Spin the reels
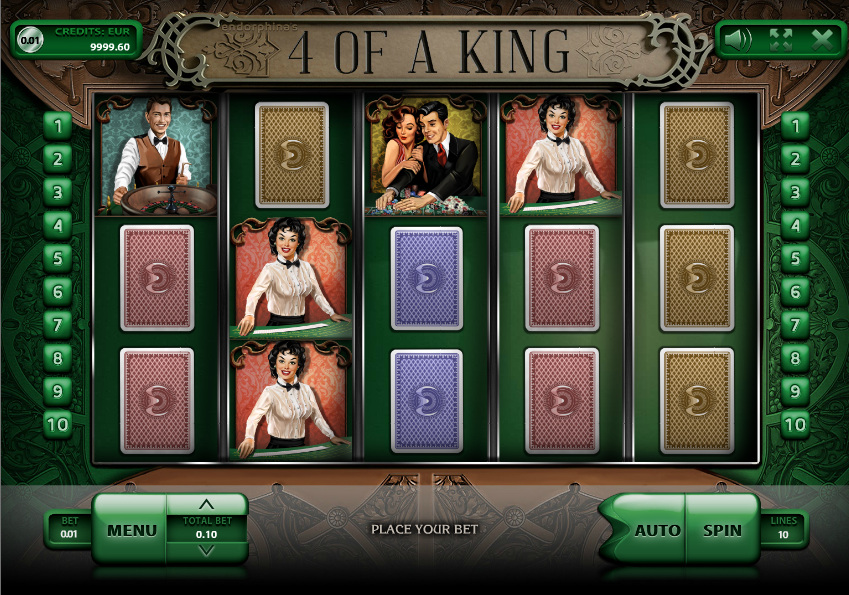This screenshot has height=595, width=849. [722, 530]
